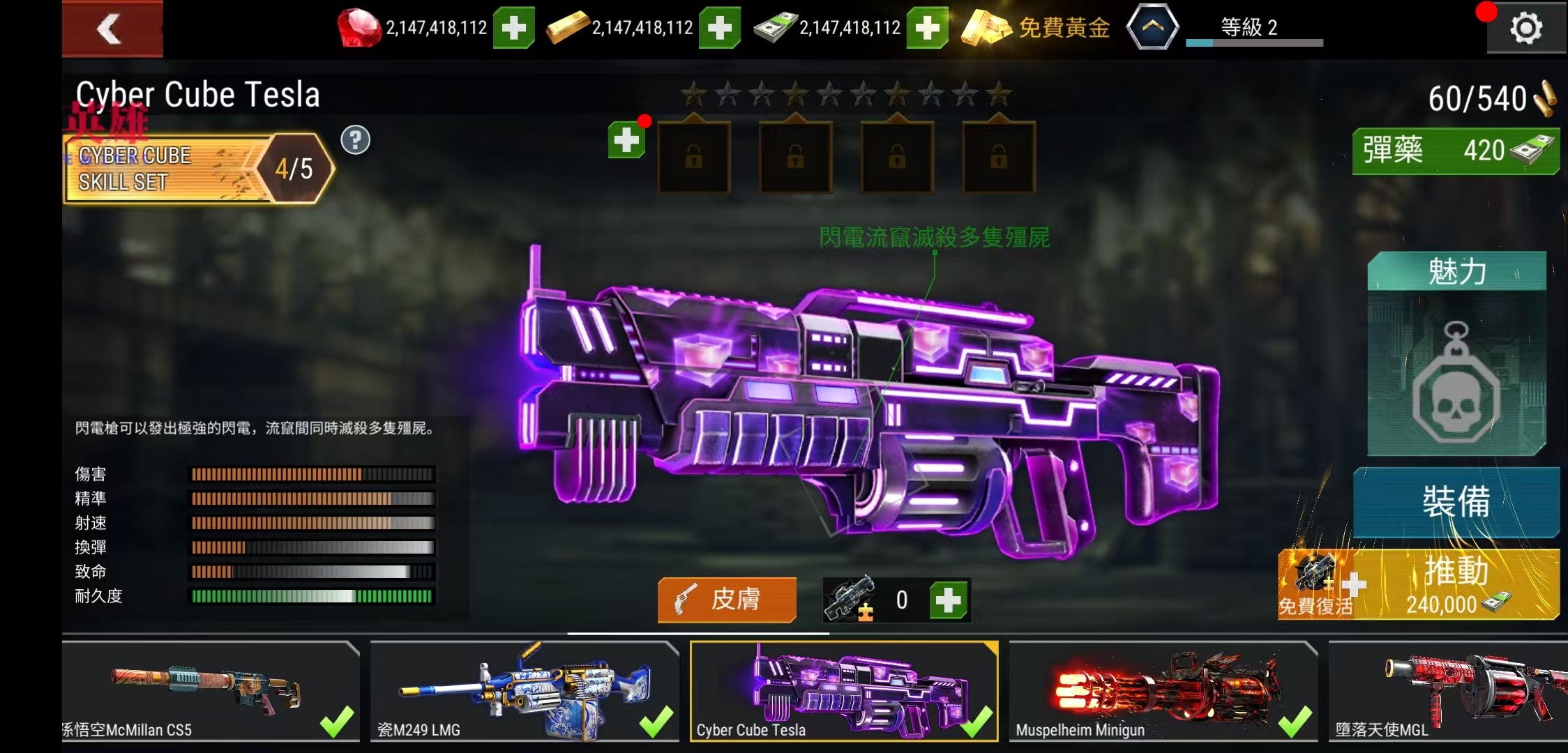Open the settings gear
Image resolution: width=1568 pixels, height=753 pixels.
click(x=1525, y=29)
